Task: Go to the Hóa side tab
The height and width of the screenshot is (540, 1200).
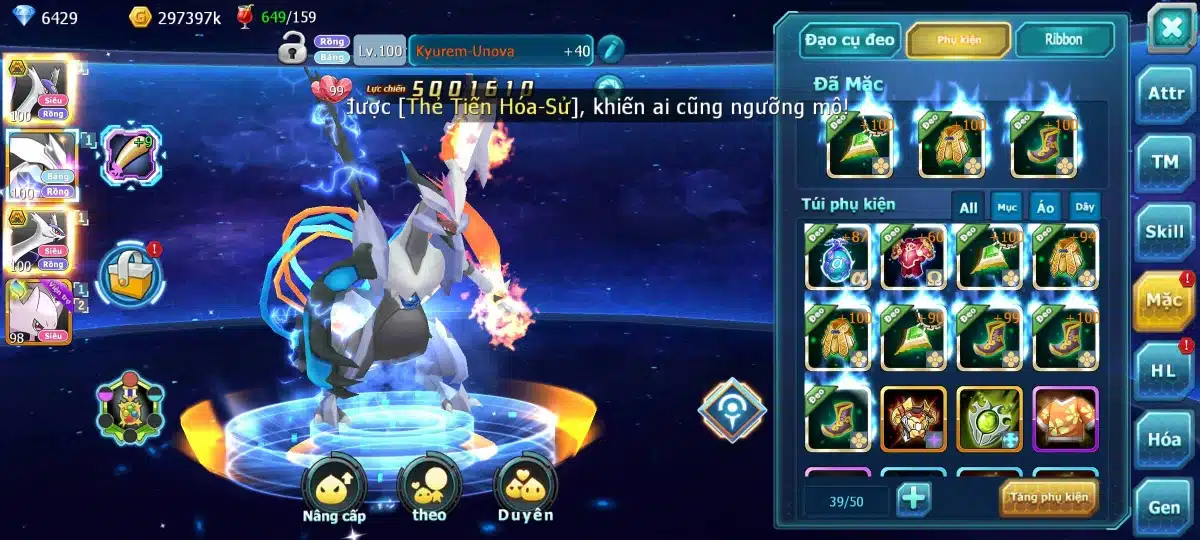Action: tap(1165, 438)
